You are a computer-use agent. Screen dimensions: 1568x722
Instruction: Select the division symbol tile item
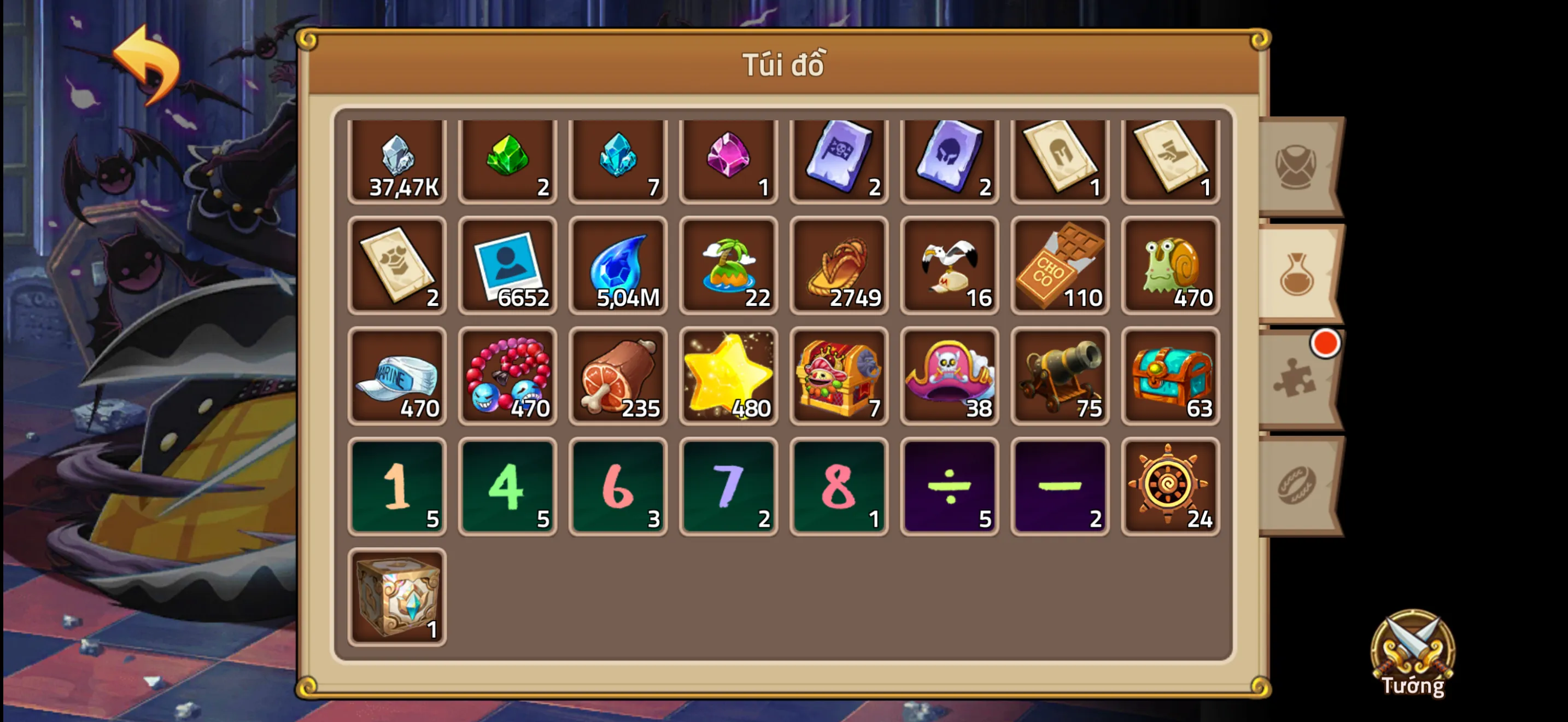950,485
